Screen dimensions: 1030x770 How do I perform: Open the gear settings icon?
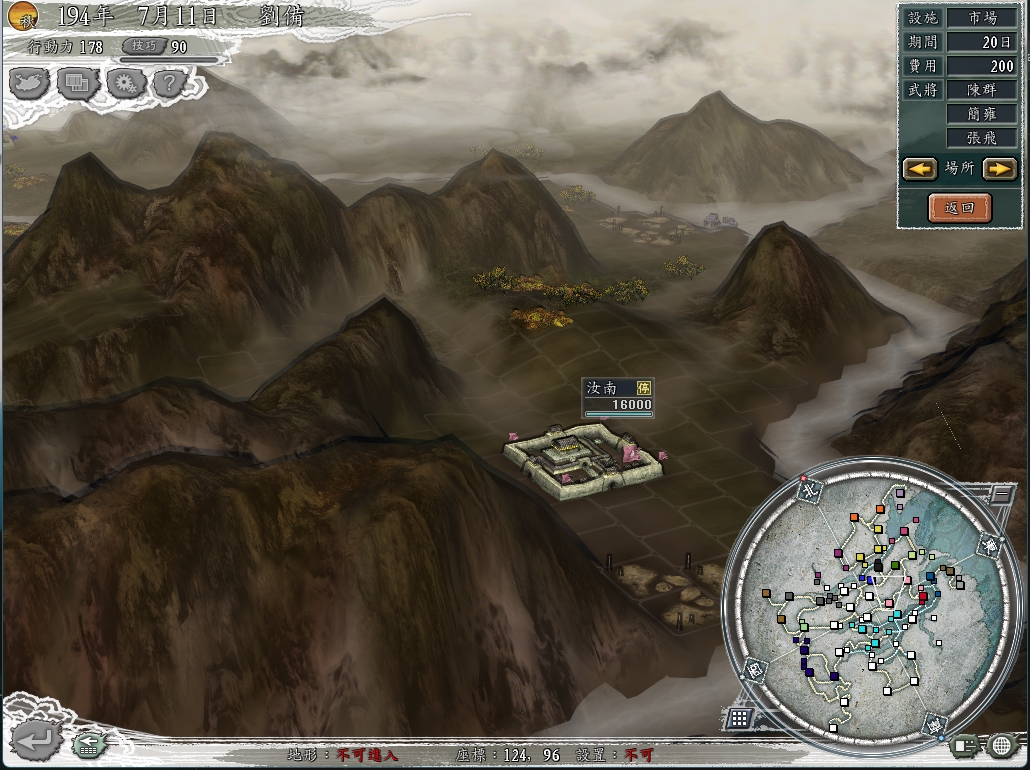(124, 83)
